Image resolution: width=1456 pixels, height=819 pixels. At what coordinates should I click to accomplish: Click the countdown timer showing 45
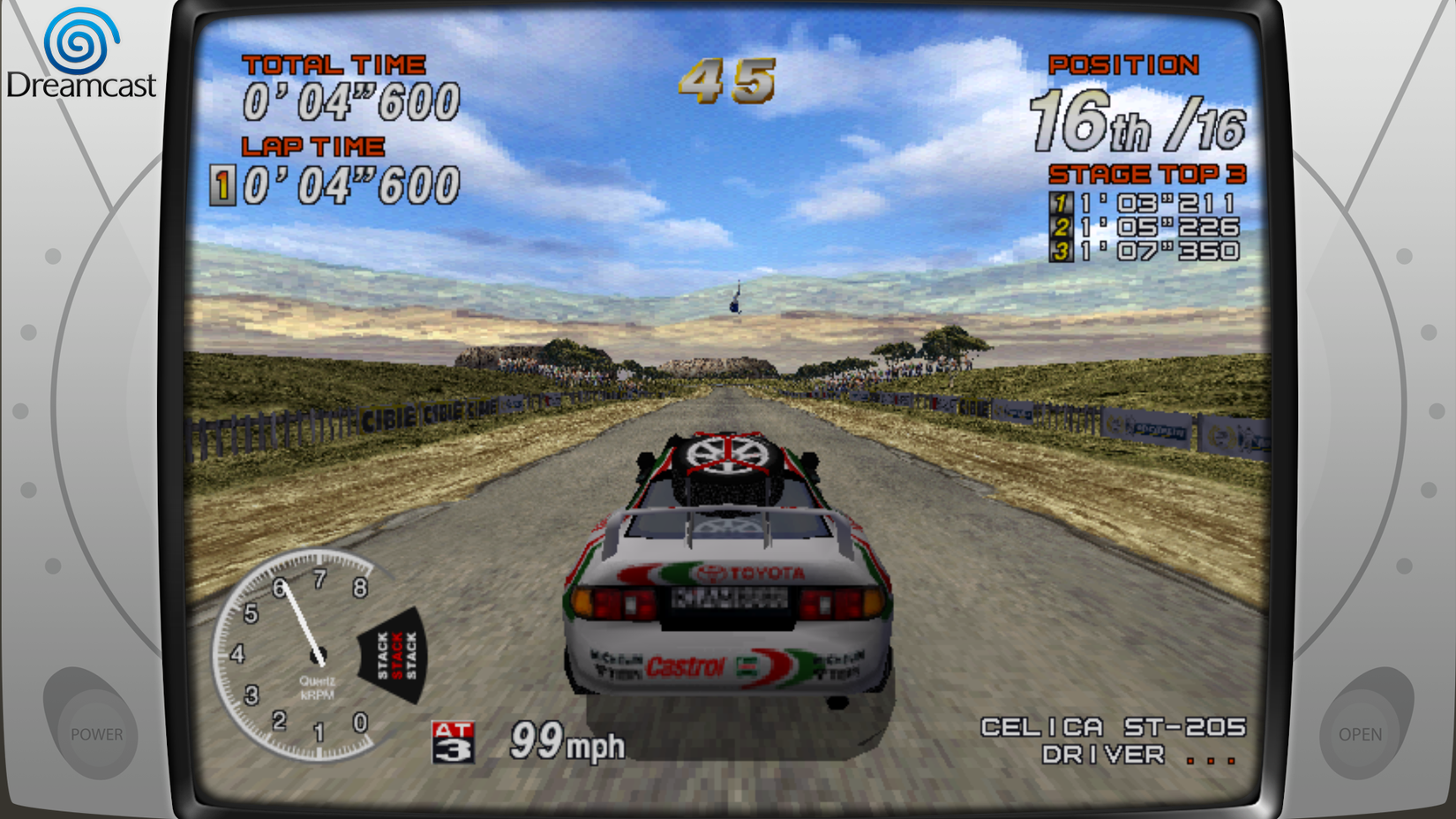tap(729, 82)
